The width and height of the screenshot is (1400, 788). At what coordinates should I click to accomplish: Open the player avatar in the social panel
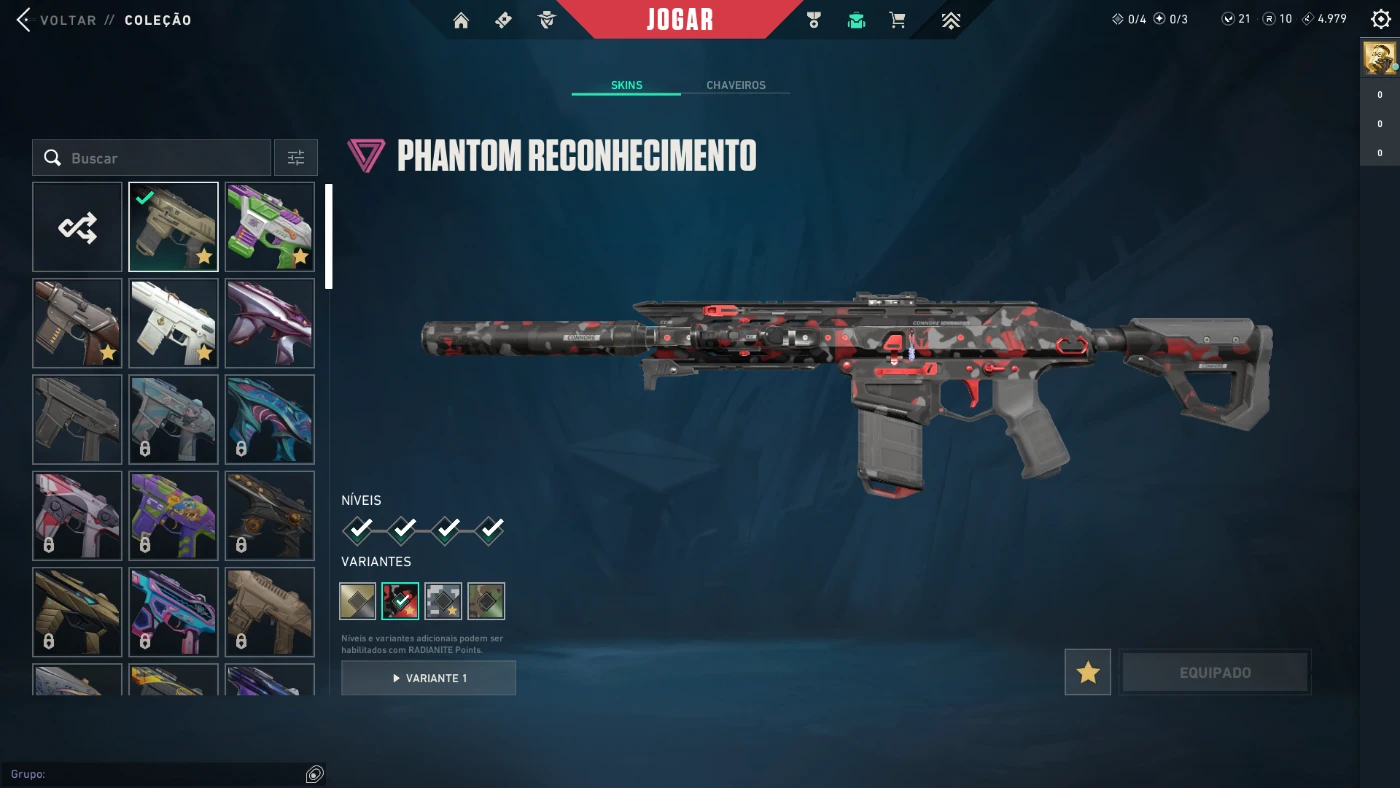[1380, 59]
